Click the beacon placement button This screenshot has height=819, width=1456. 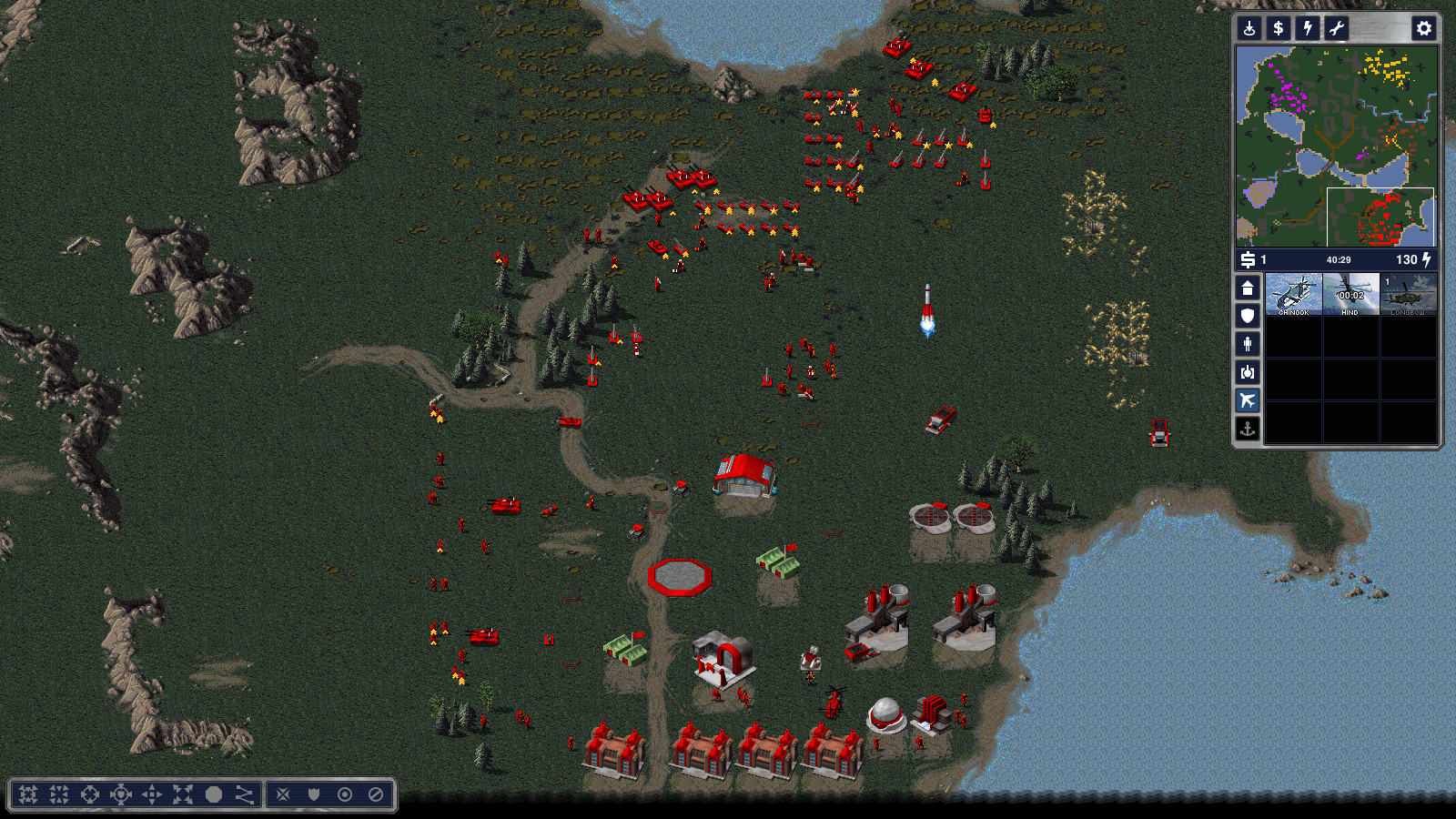[x=1249, y=28]
